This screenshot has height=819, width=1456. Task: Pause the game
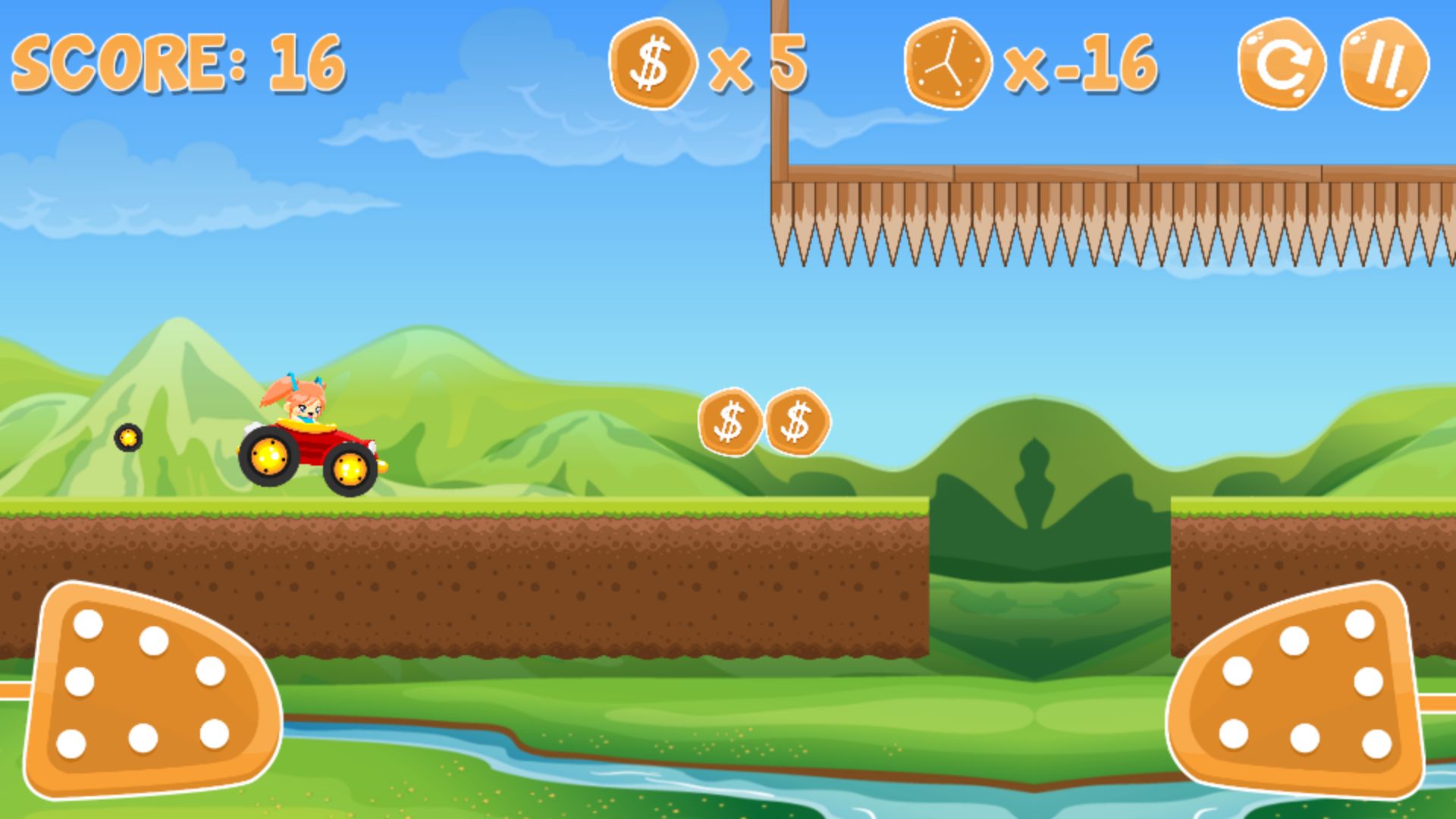(x=1385, y=64)
